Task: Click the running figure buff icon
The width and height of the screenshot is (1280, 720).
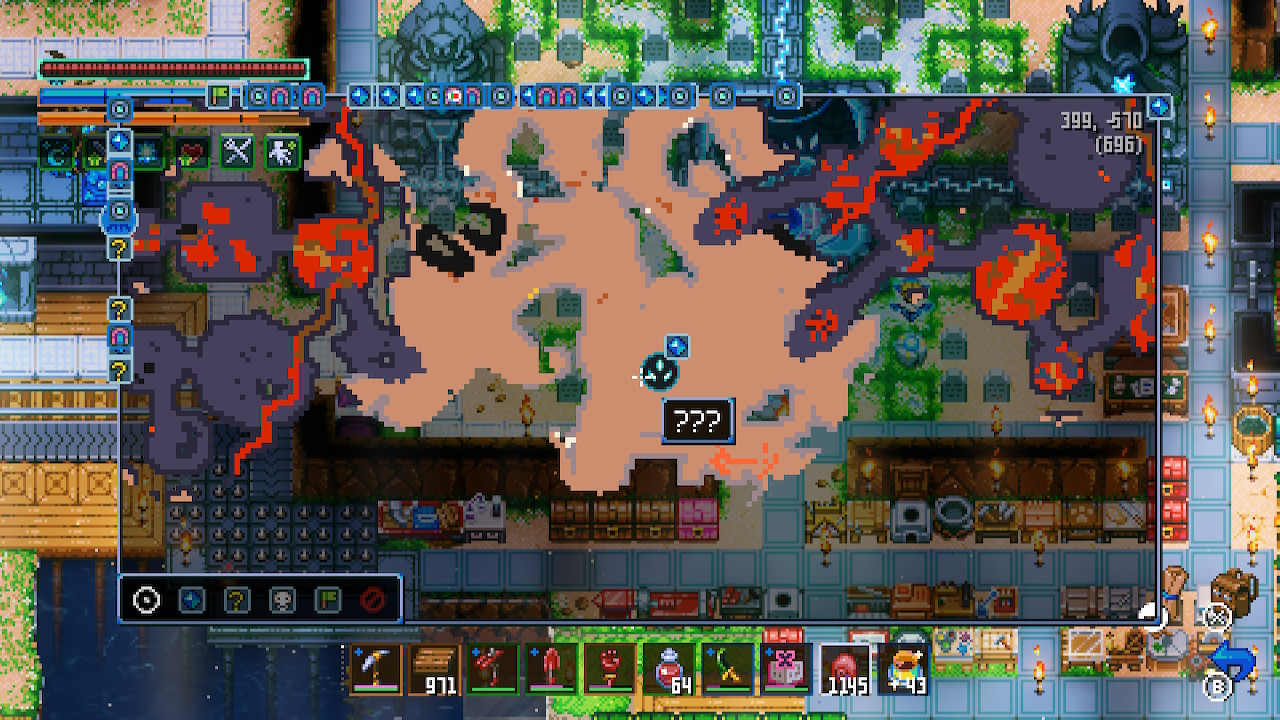Action: [x=281, y=152]
